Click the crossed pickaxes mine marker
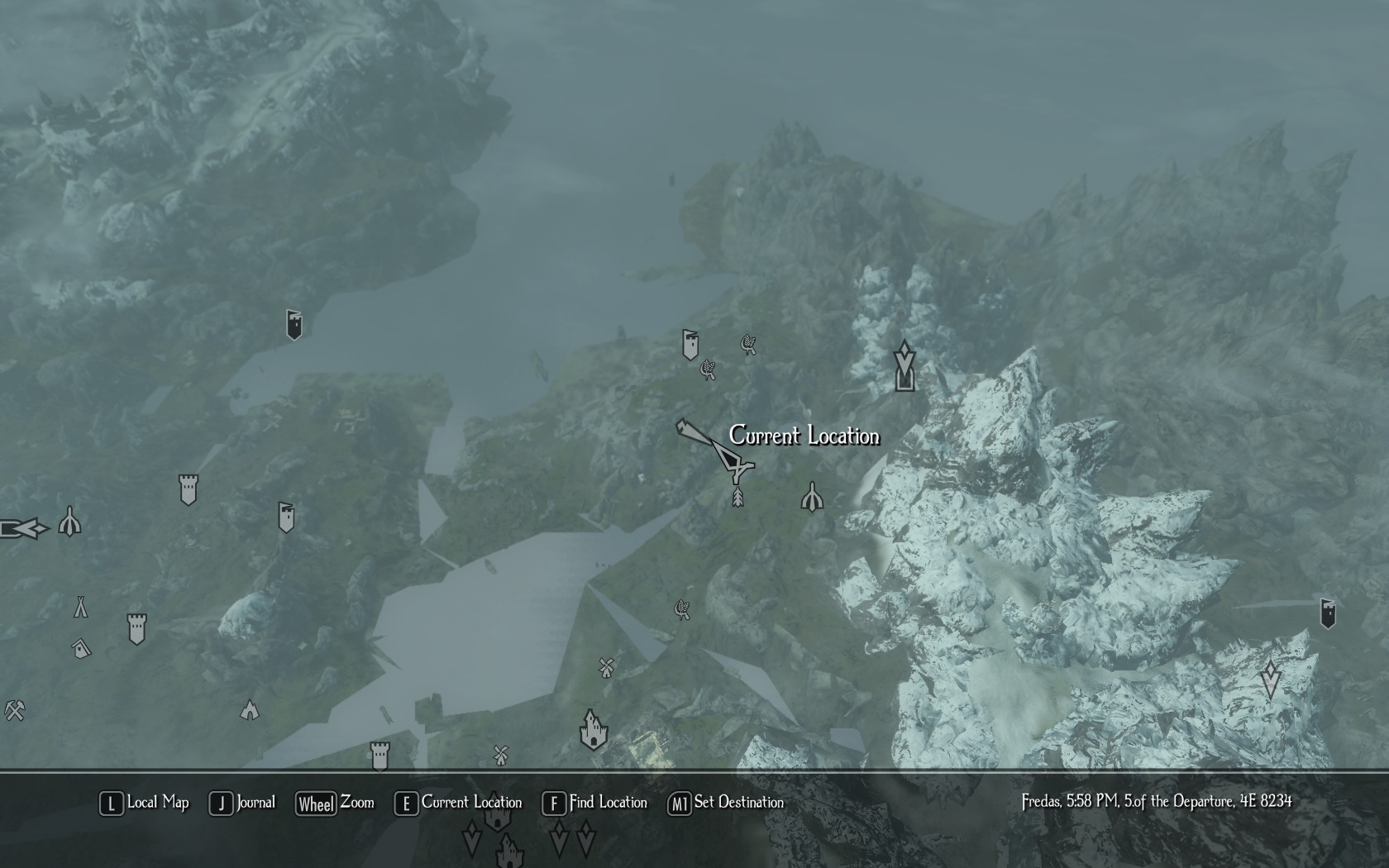Viewport: 1389px width, 868px height. (x=14, y=710)
